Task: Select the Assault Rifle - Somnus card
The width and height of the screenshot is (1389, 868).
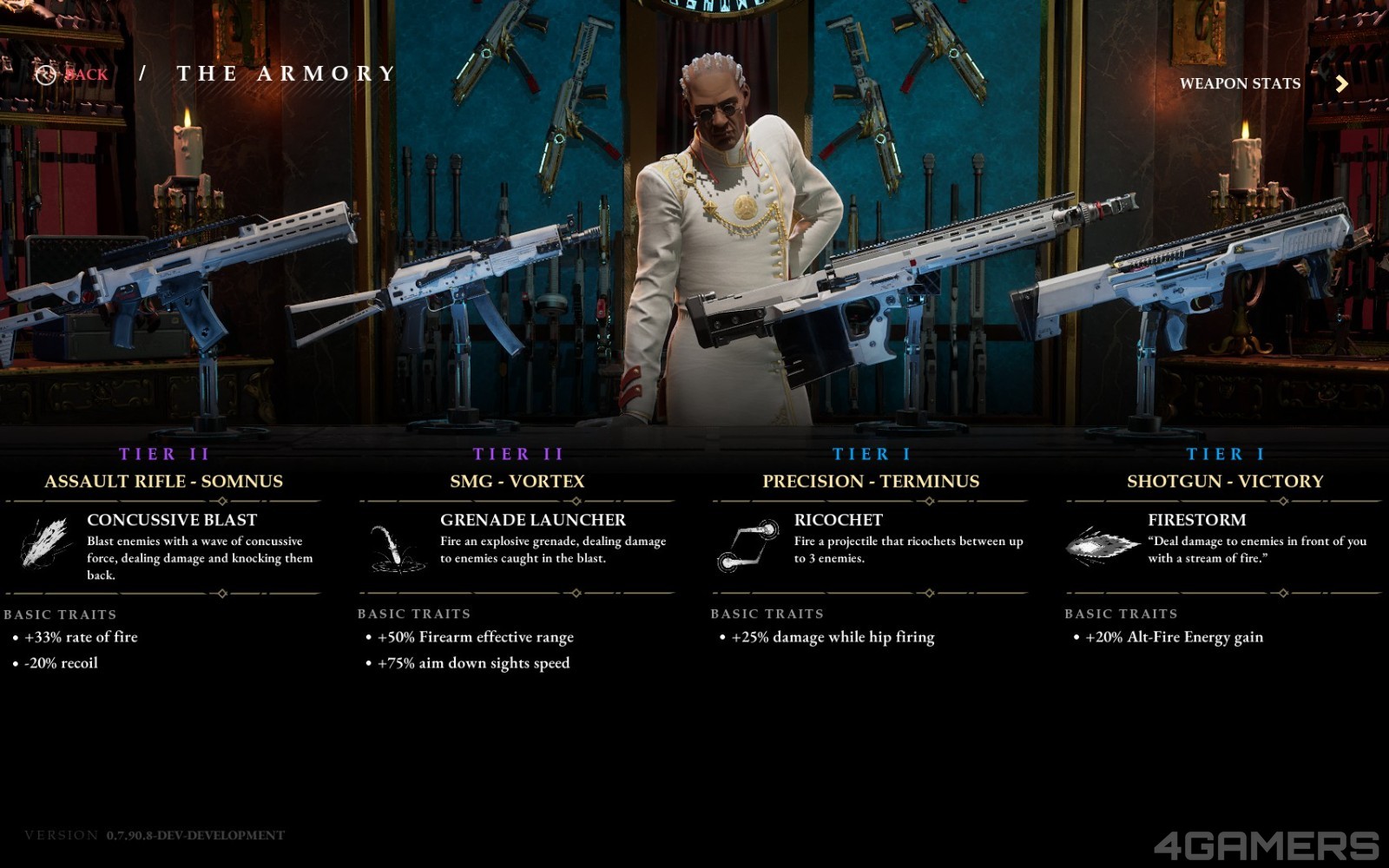Action: (164, 481)
